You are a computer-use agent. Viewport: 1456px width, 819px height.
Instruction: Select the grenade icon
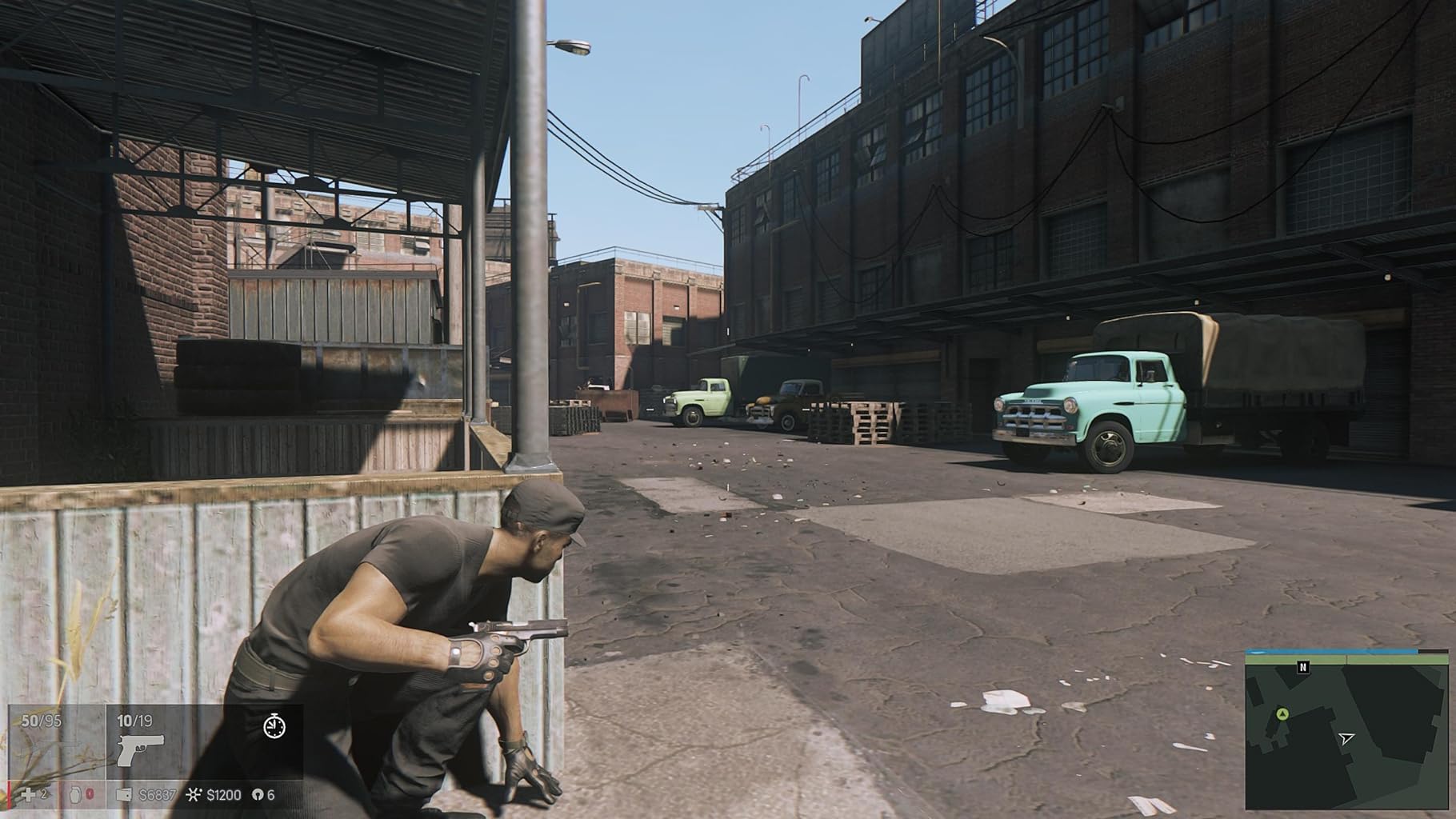coord(77,794)
